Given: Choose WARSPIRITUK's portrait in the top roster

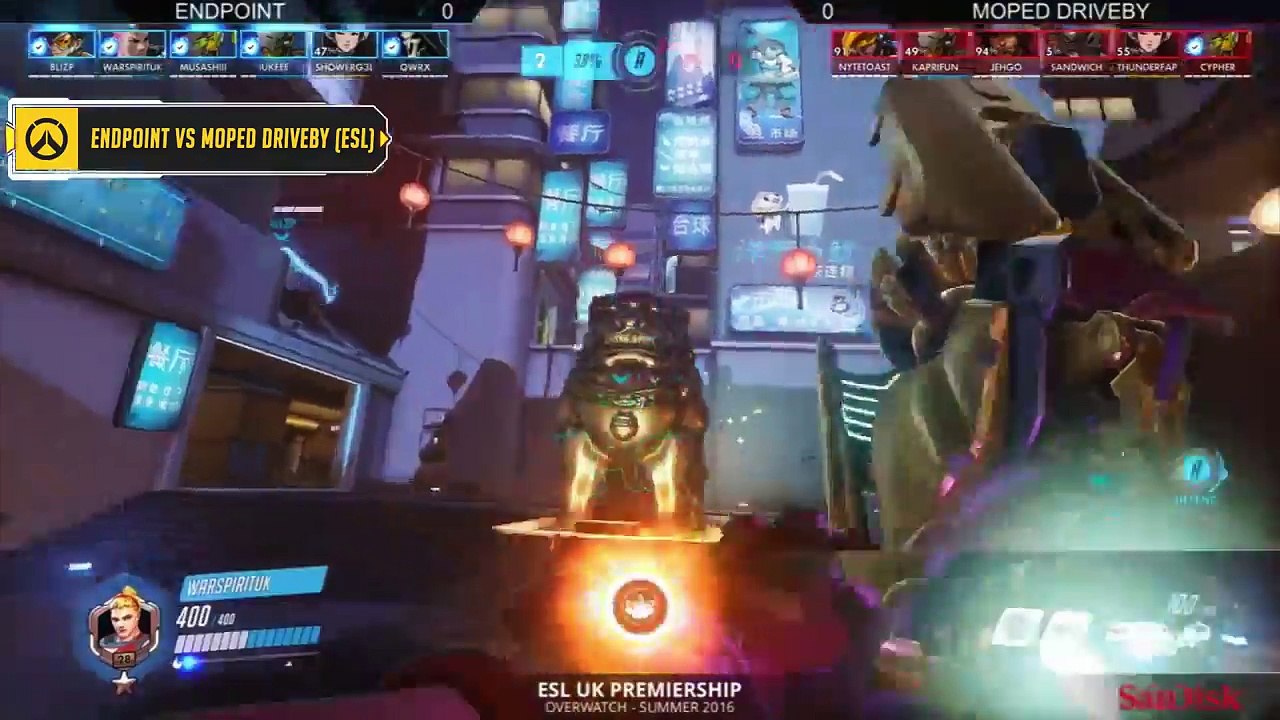Looking at the screenshot, I should pos(132,46).
